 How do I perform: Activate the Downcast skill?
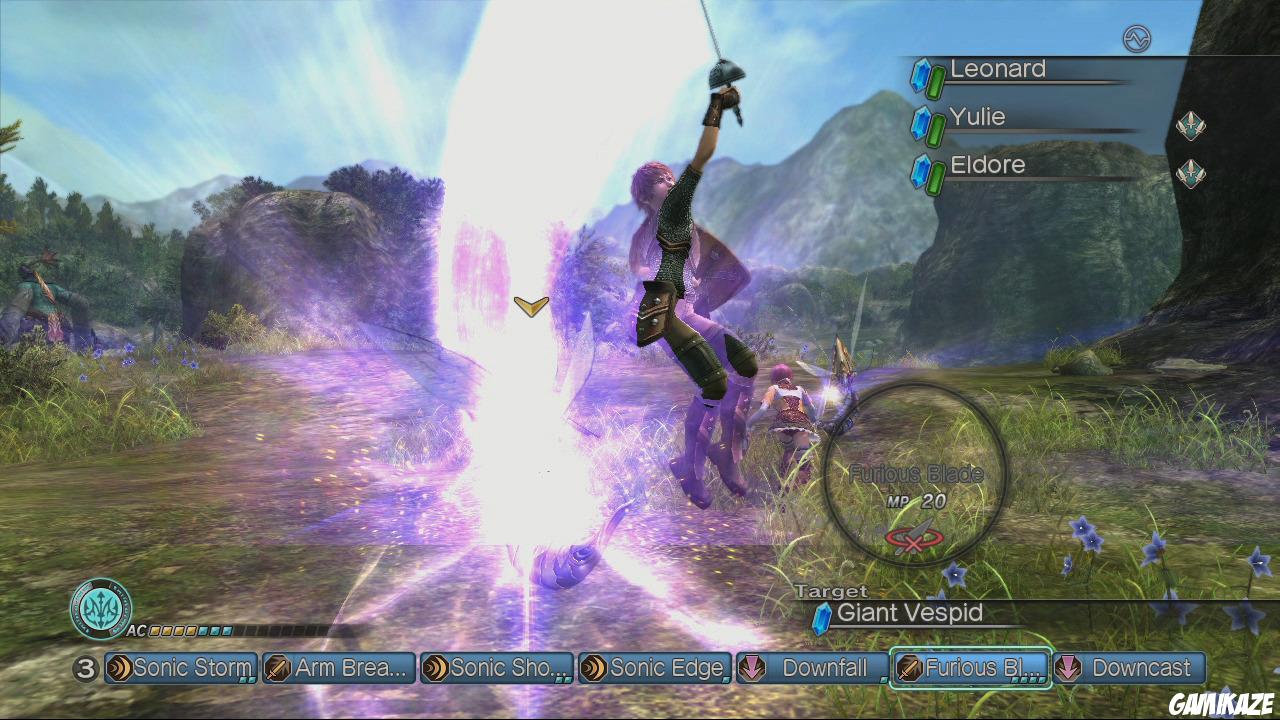coord(1129,668)
